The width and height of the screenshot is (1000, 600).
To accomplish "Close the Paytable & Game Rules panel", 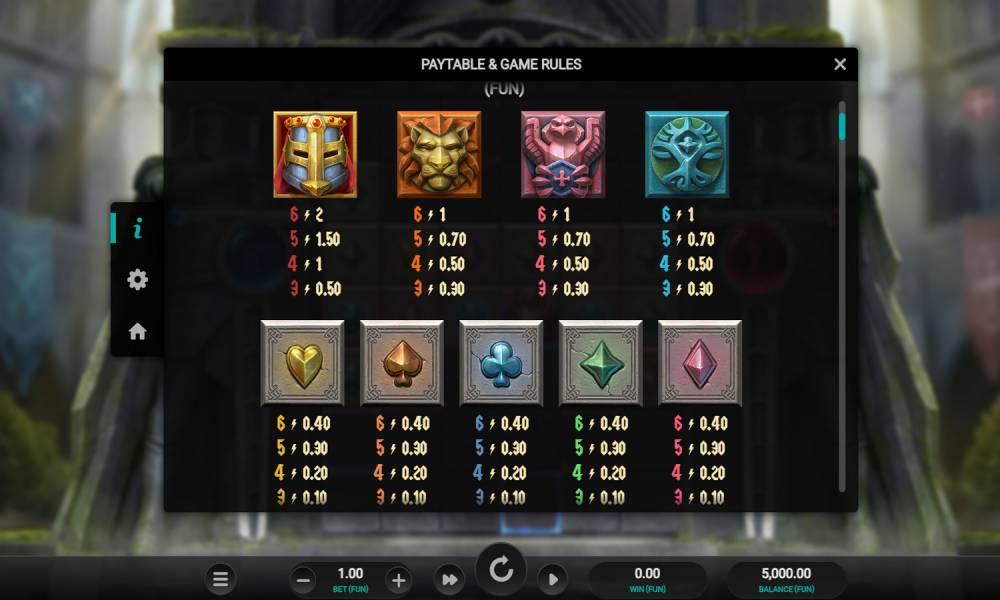I will (840, 64).
